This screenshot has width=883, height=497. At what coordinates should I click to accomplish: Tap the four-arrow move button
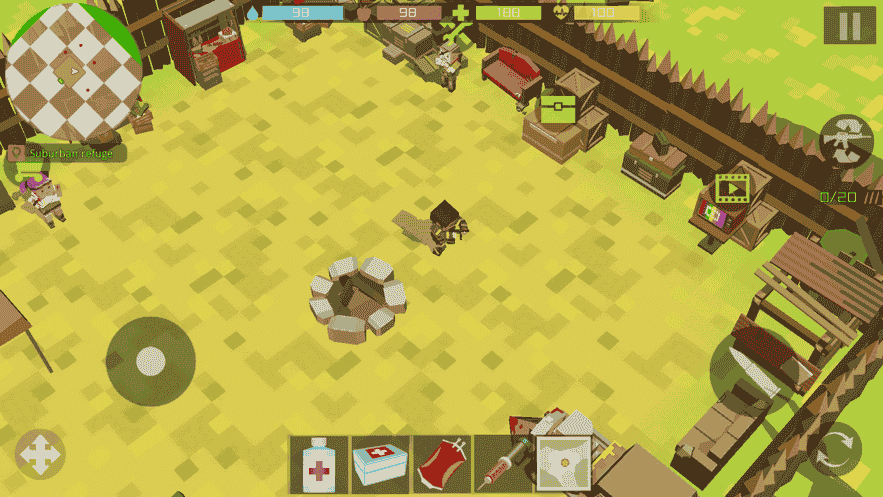[40, 454]
